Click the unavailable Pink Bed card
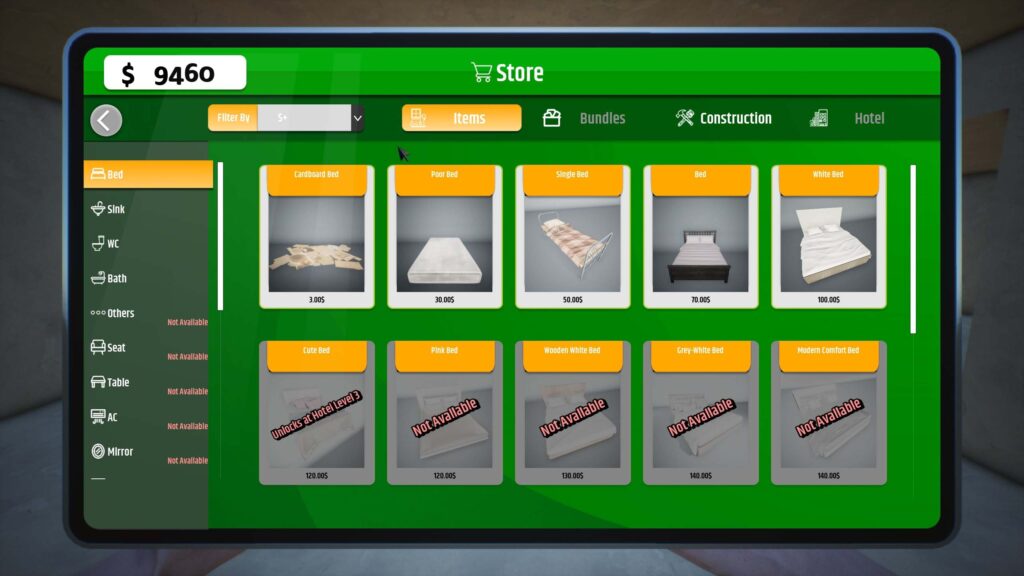Viewport: 1024px width, 576px height. (444, 413)
